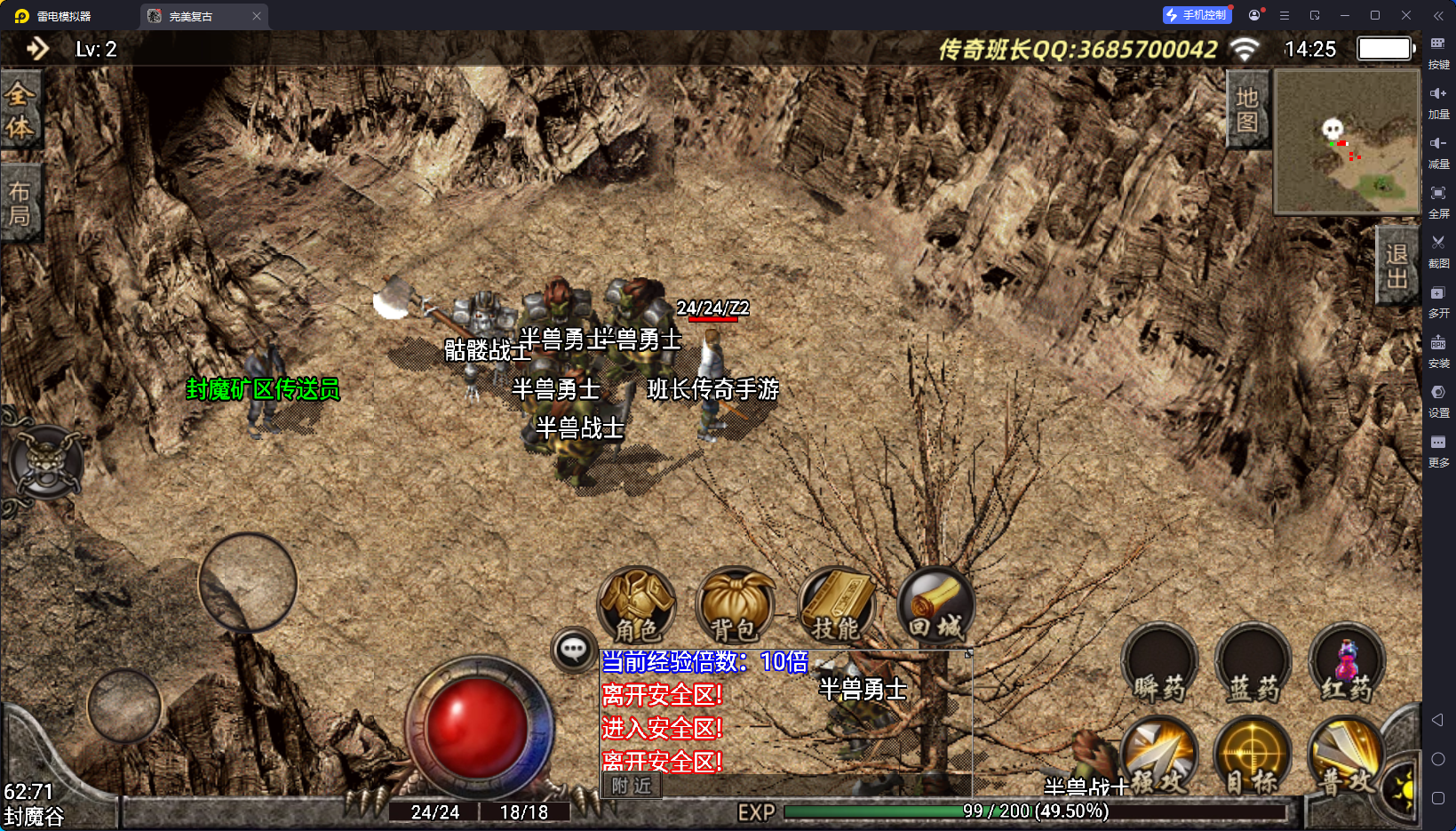Click the minimap display
1456x831 pixels.
tap(1347, 142)
